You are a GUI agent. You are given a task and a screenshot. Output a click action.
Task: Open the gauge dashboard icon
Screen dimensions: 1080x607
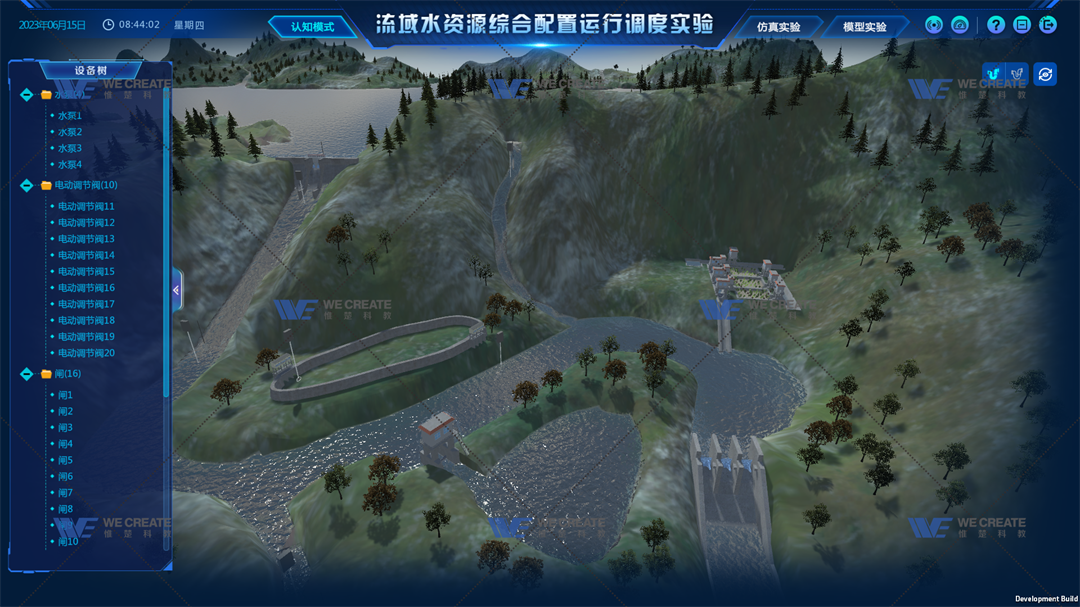(960, 25)
